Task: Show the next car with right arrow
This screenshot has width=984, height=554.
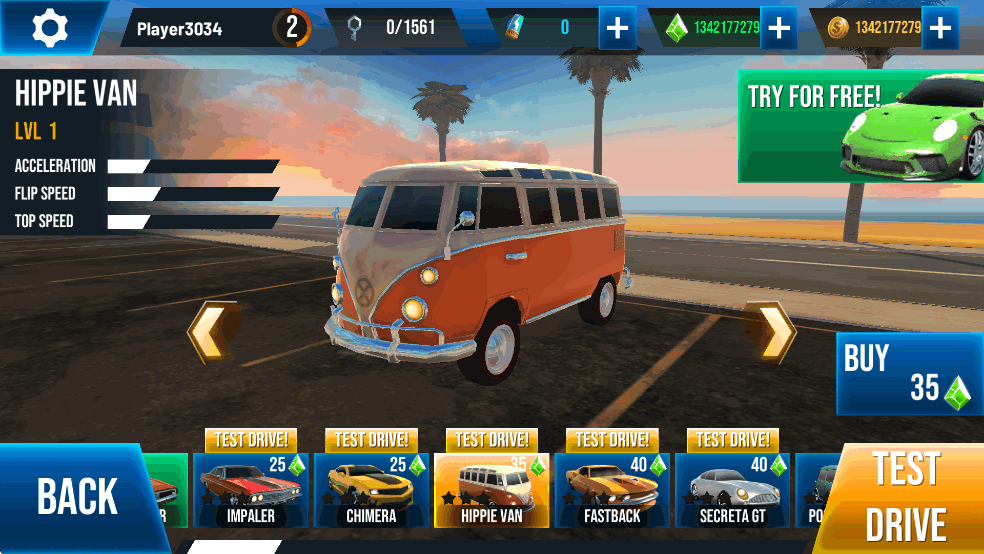Action: click(x=773, y=331)
